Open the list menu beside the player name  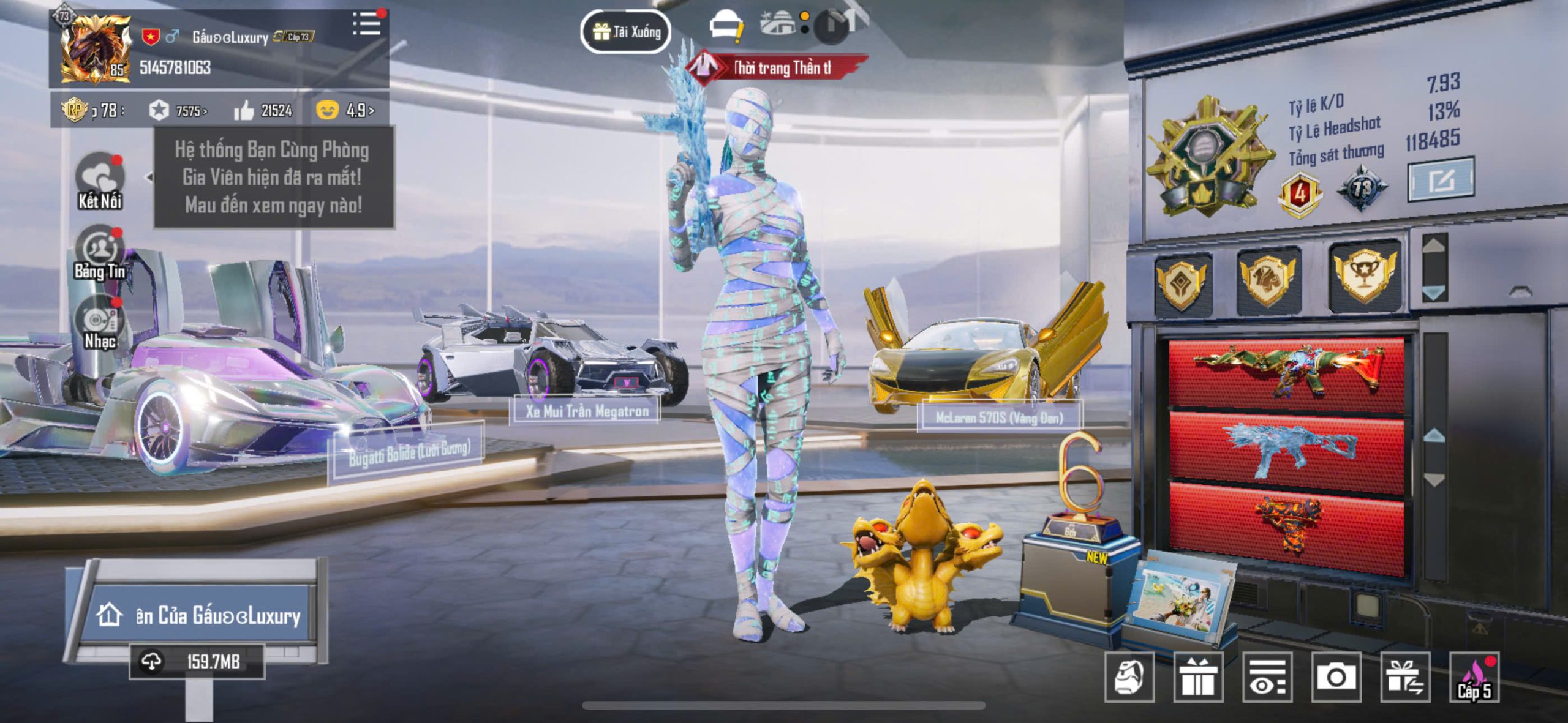pyautogui.click(x=367, y=24)
